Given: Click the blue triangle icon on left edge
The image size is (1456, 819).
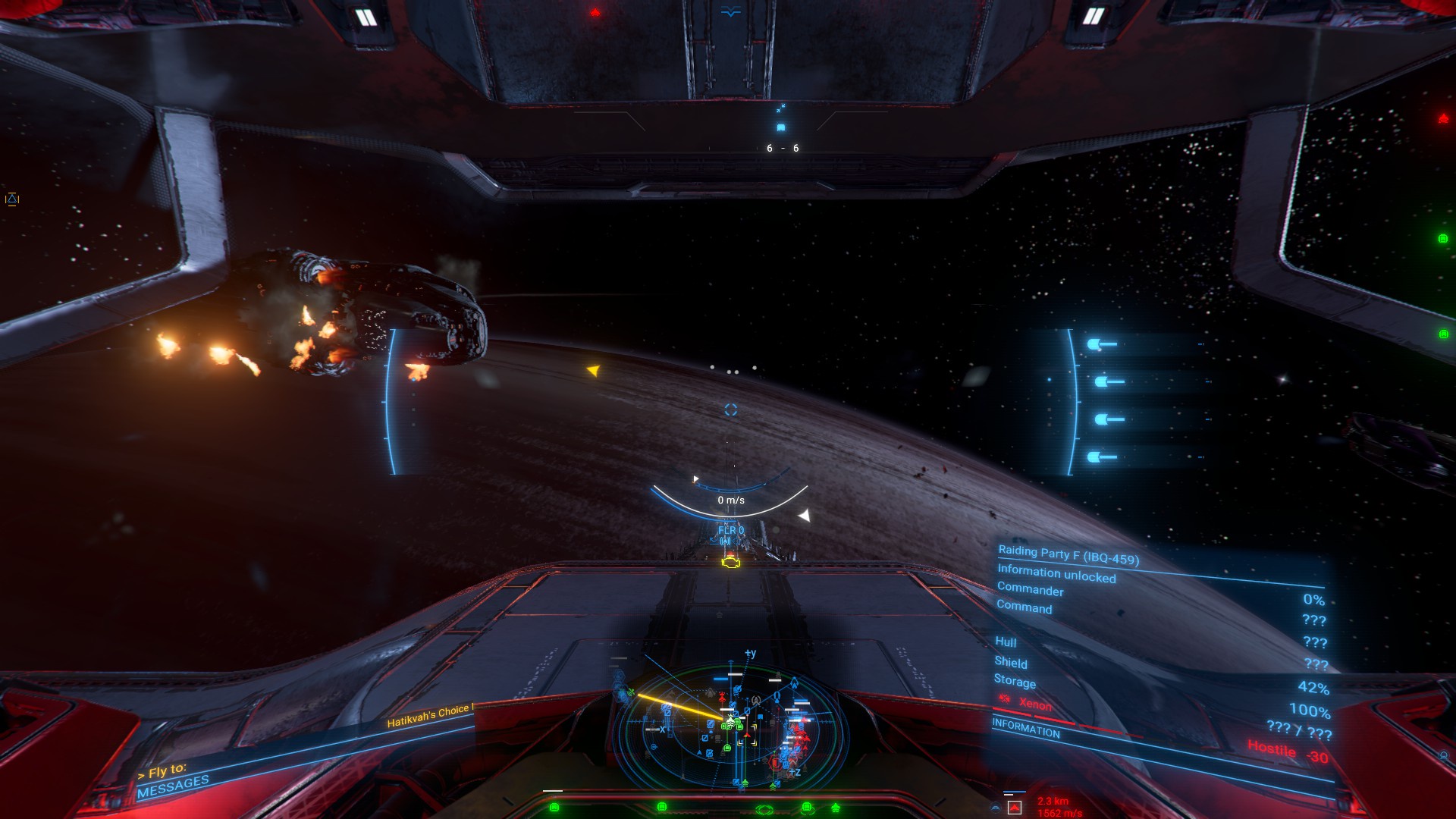Looking at the screenshot, I should point(12,199).
